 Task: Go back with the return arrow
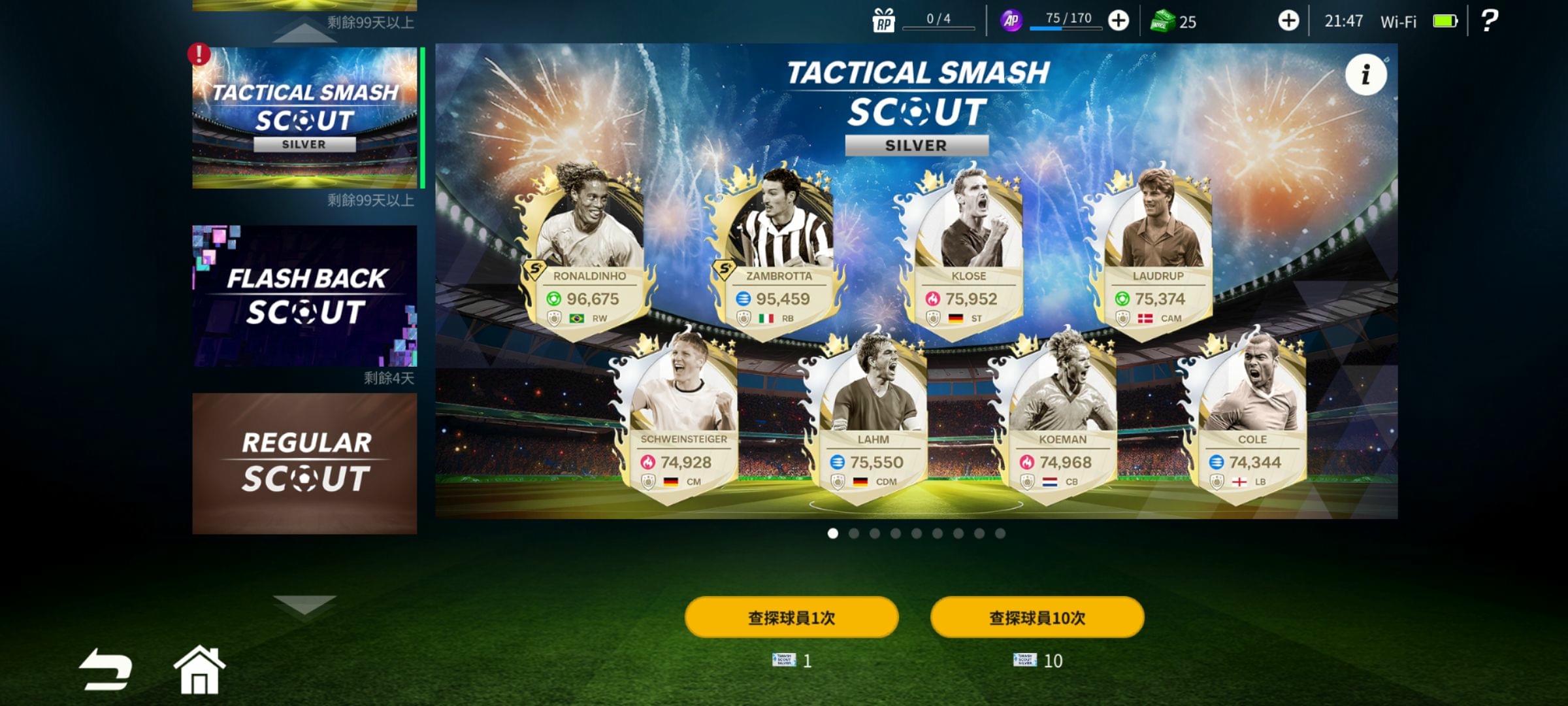point(105,669)
